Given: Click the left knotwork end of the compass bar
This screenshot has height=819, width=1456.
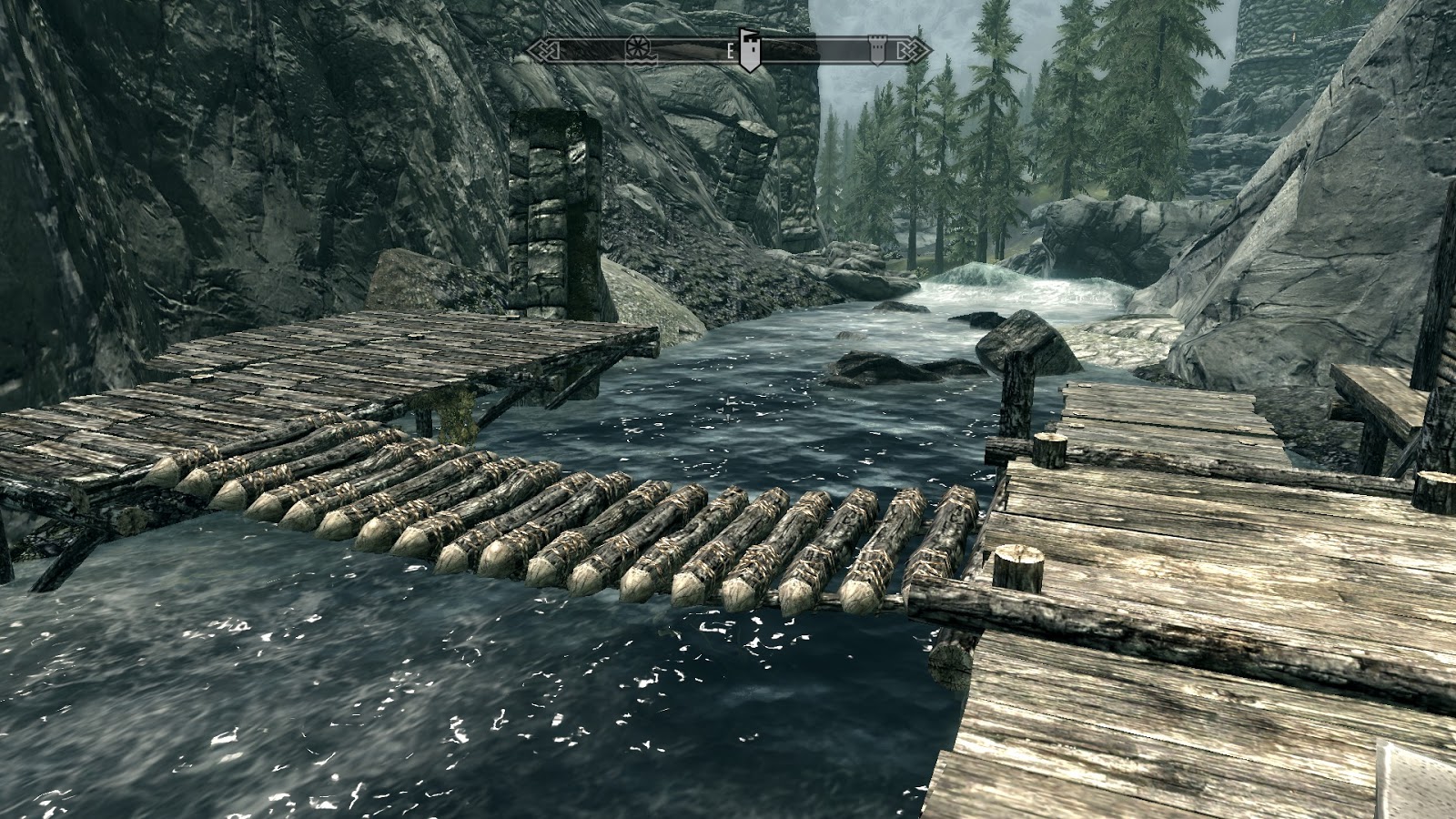Looking at the screenshot, I should pyautogui.click(x=544, y=50).
